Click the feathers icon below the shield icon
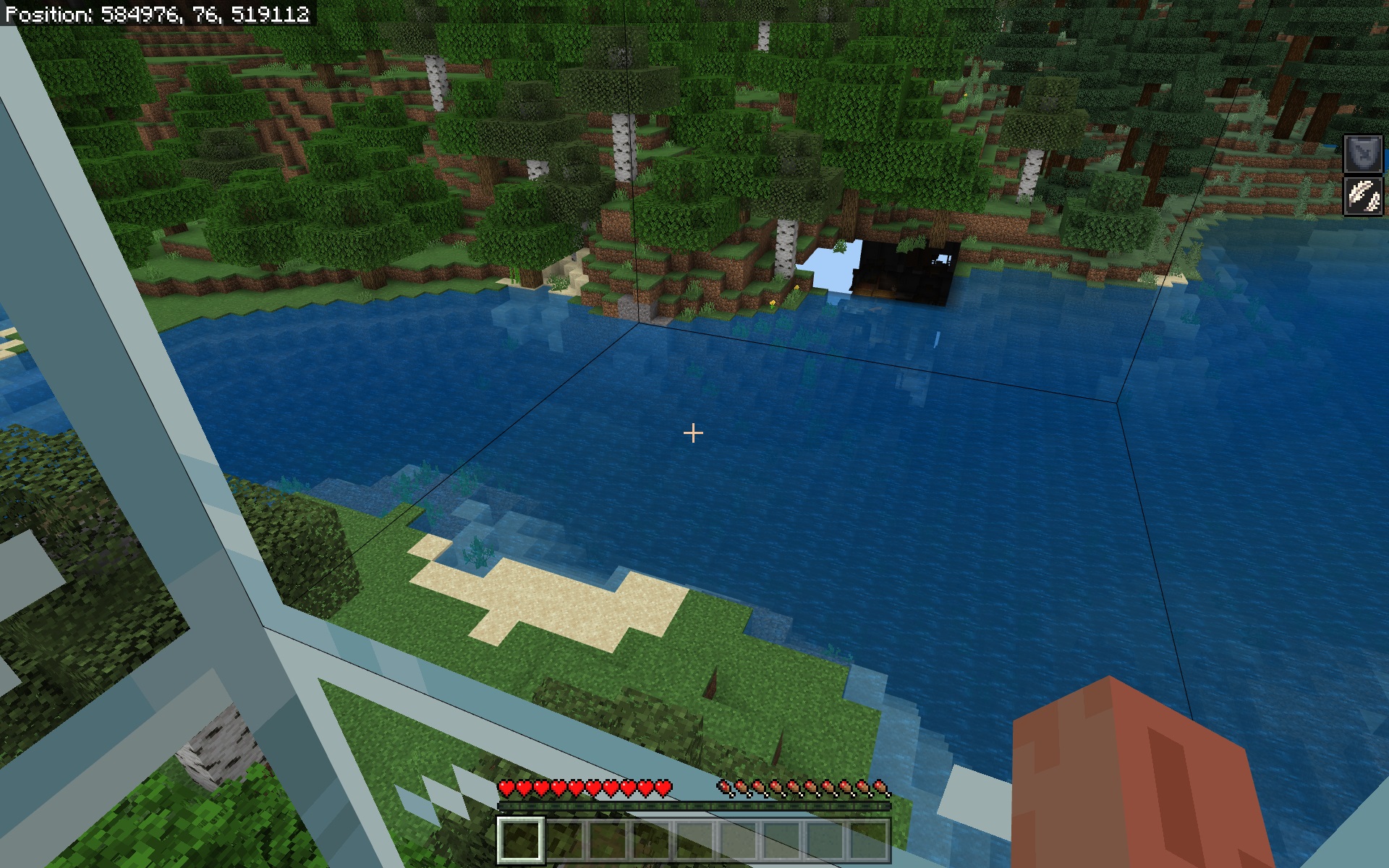The image size is (1389, 868). [1362, 195]
